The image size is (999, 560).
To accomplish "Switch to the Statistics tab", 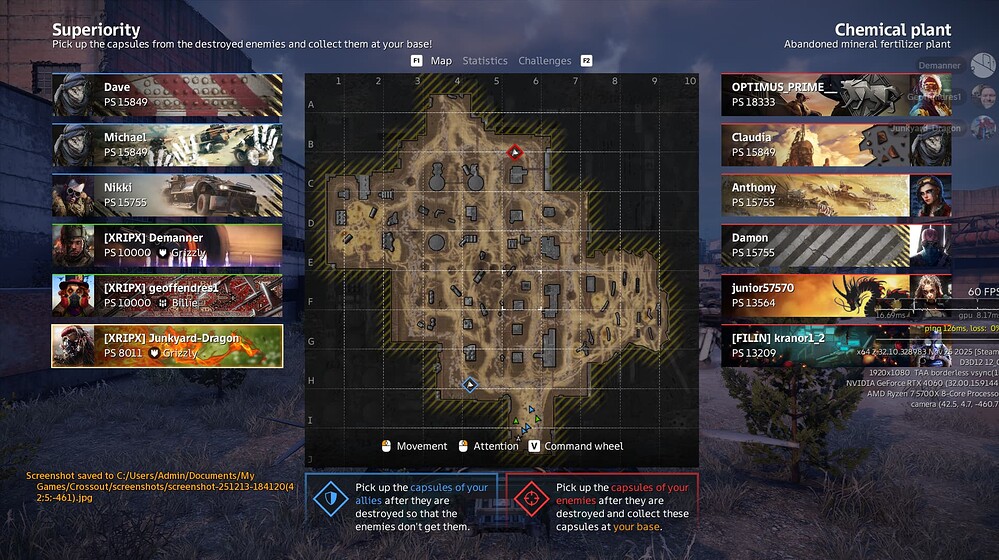I will click(484, 61).
